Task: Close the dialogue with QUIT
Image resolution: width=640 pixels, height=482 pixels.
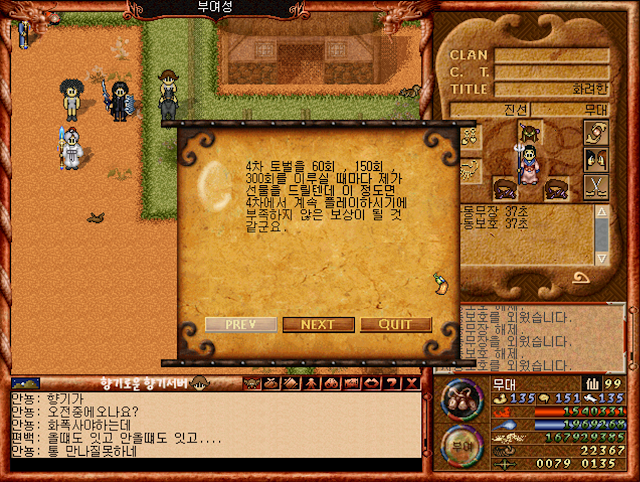Action: (396, 325)
